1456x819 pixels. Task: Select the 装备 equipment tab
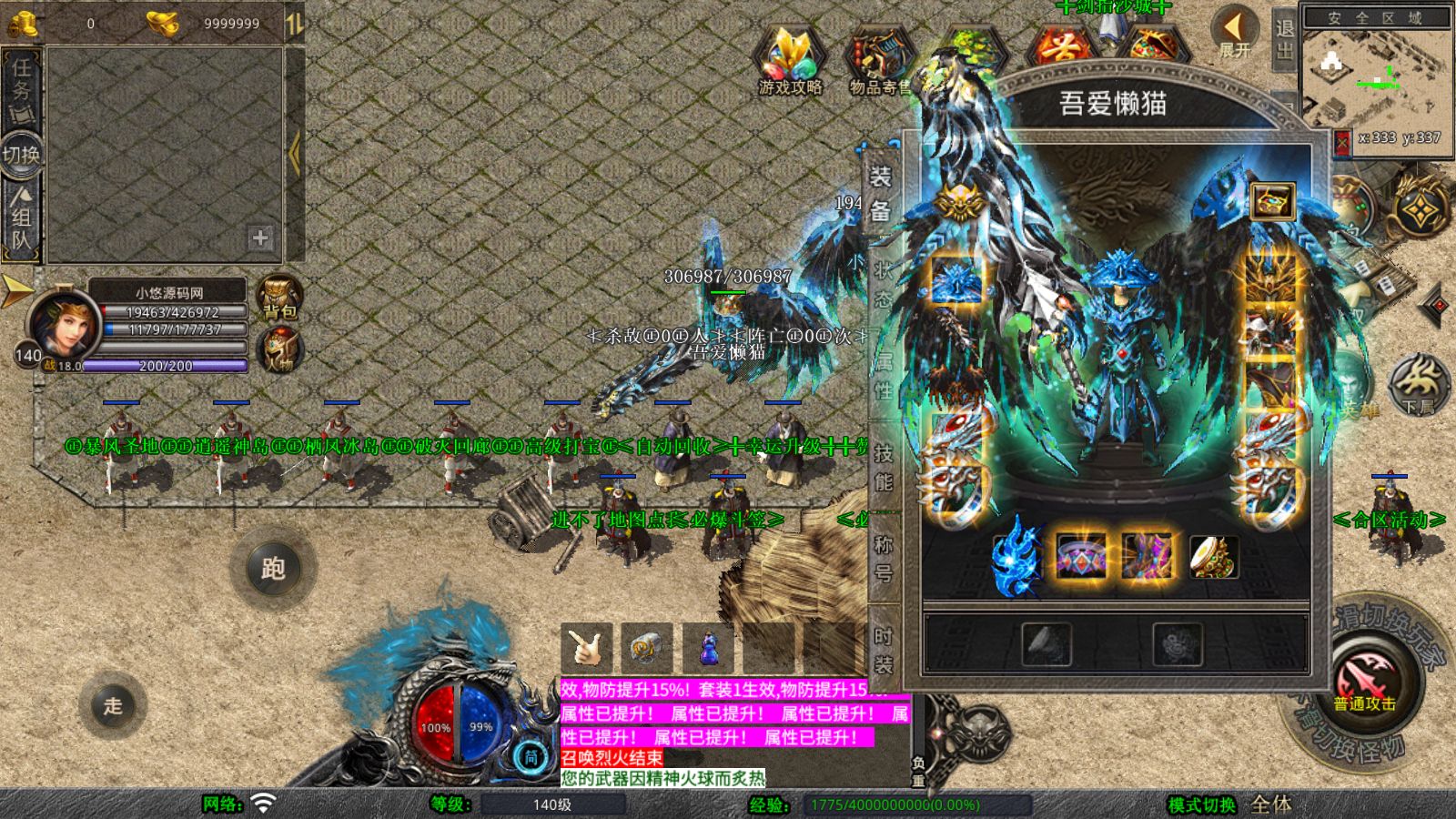880,193
